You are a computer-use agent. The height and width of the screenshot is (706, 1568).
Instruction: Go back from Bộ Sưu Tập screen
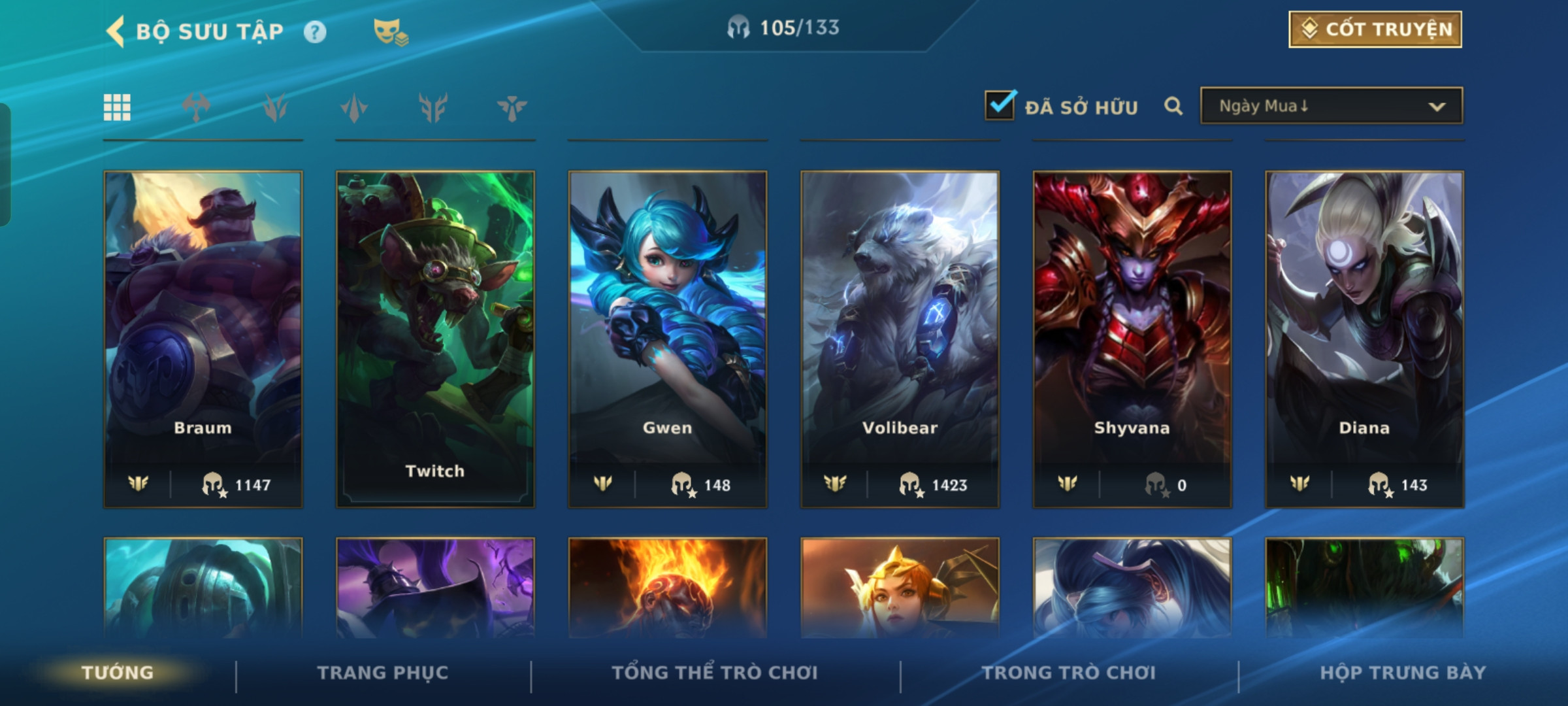coord(116,31)
